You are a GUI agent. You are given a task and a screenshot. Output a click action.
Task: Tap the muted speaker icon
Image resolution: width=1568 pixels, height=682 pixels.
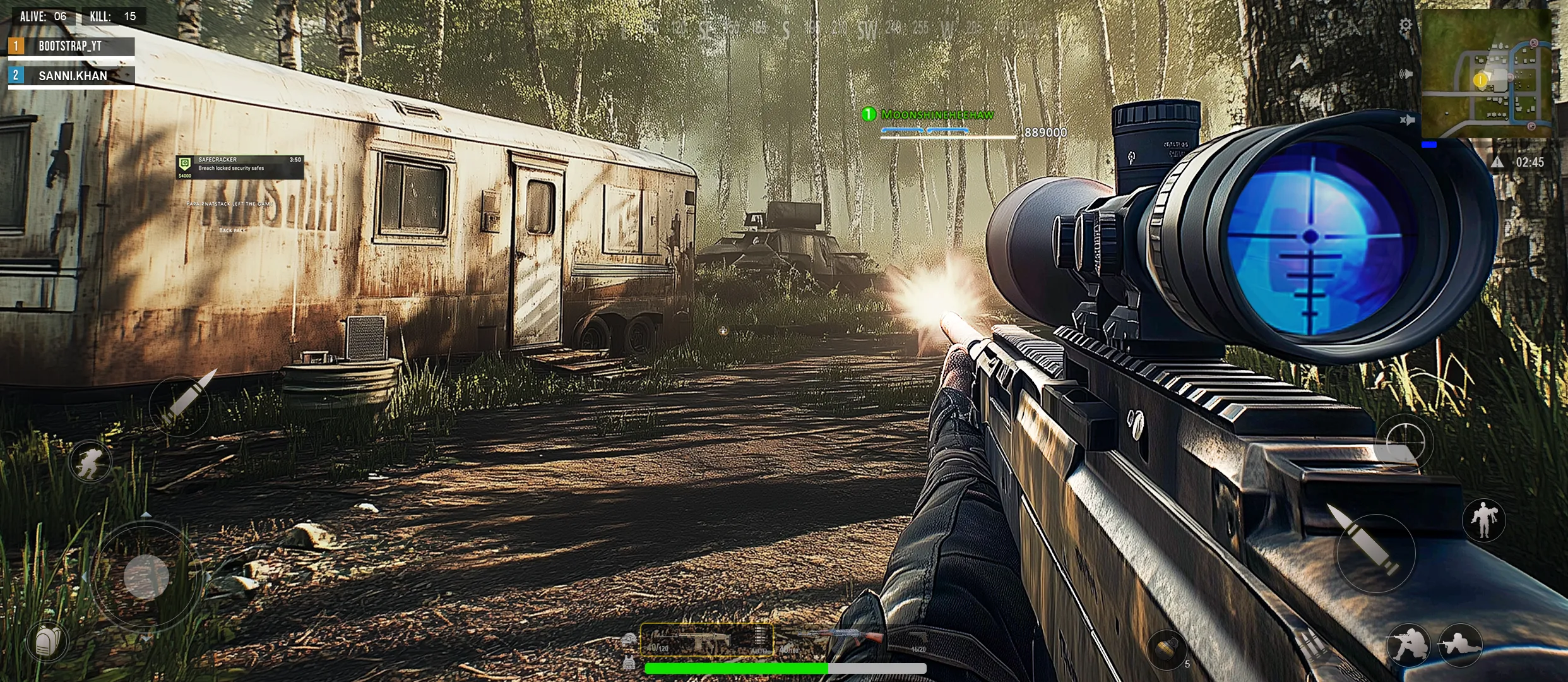coord(1407,120)
